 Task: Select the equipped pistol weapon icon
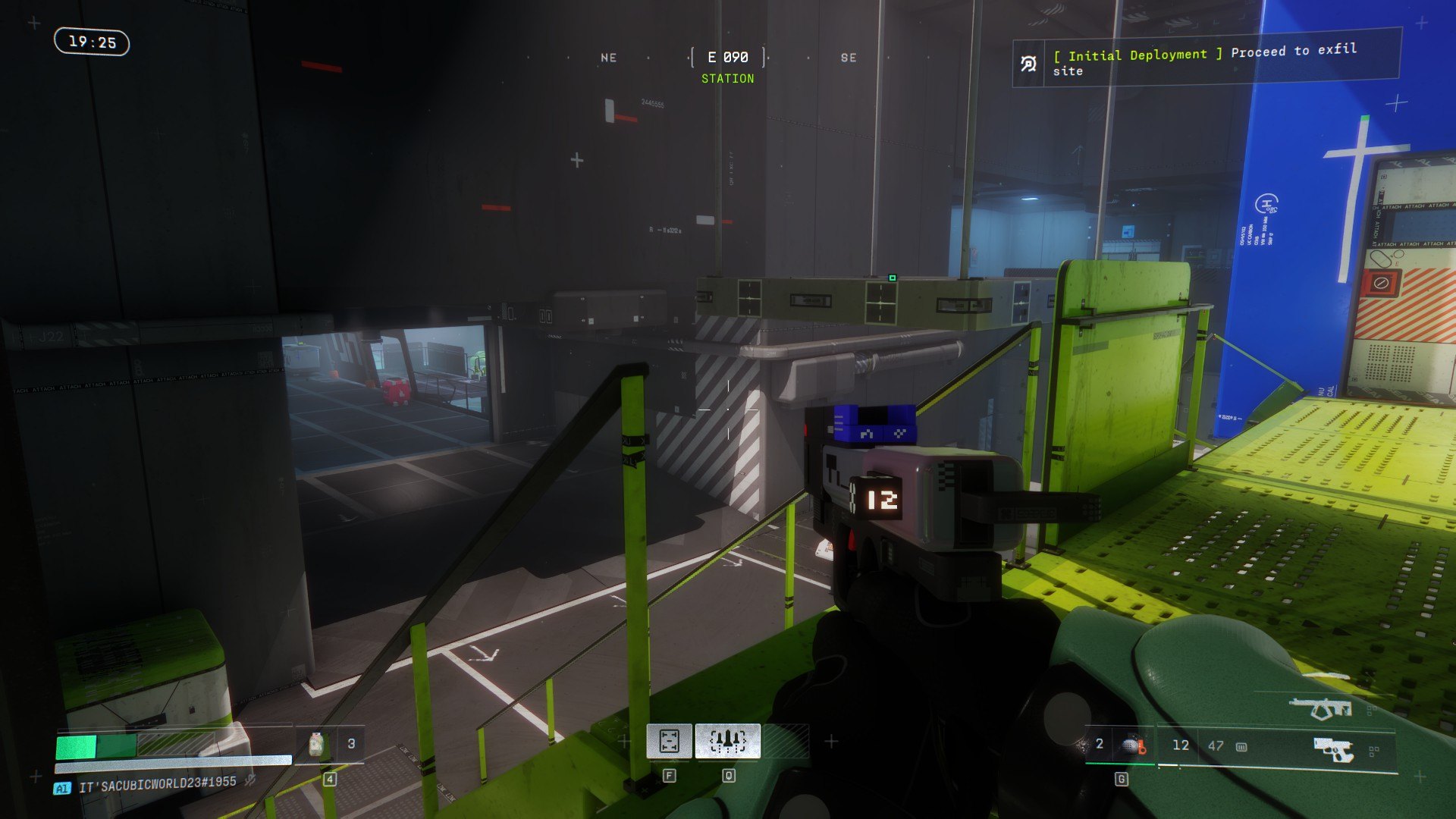click(1334, 749)
